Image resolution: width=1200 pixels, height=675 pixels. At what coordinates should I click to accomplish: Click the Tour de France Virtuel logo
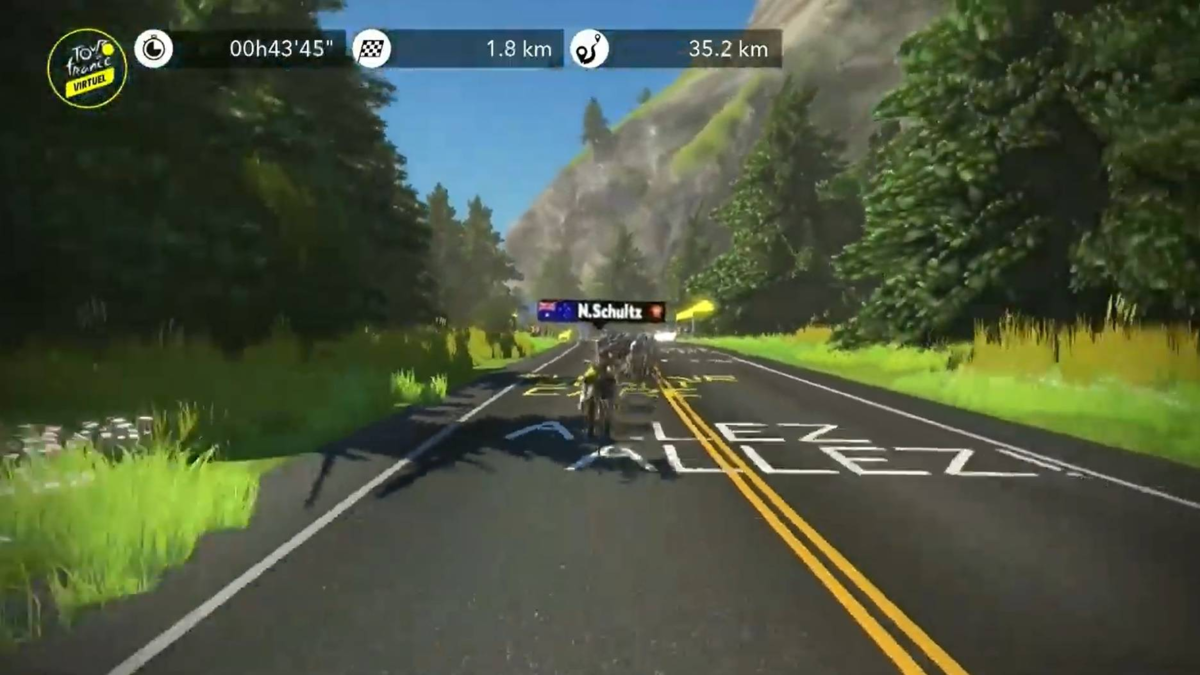coord(87,68)
